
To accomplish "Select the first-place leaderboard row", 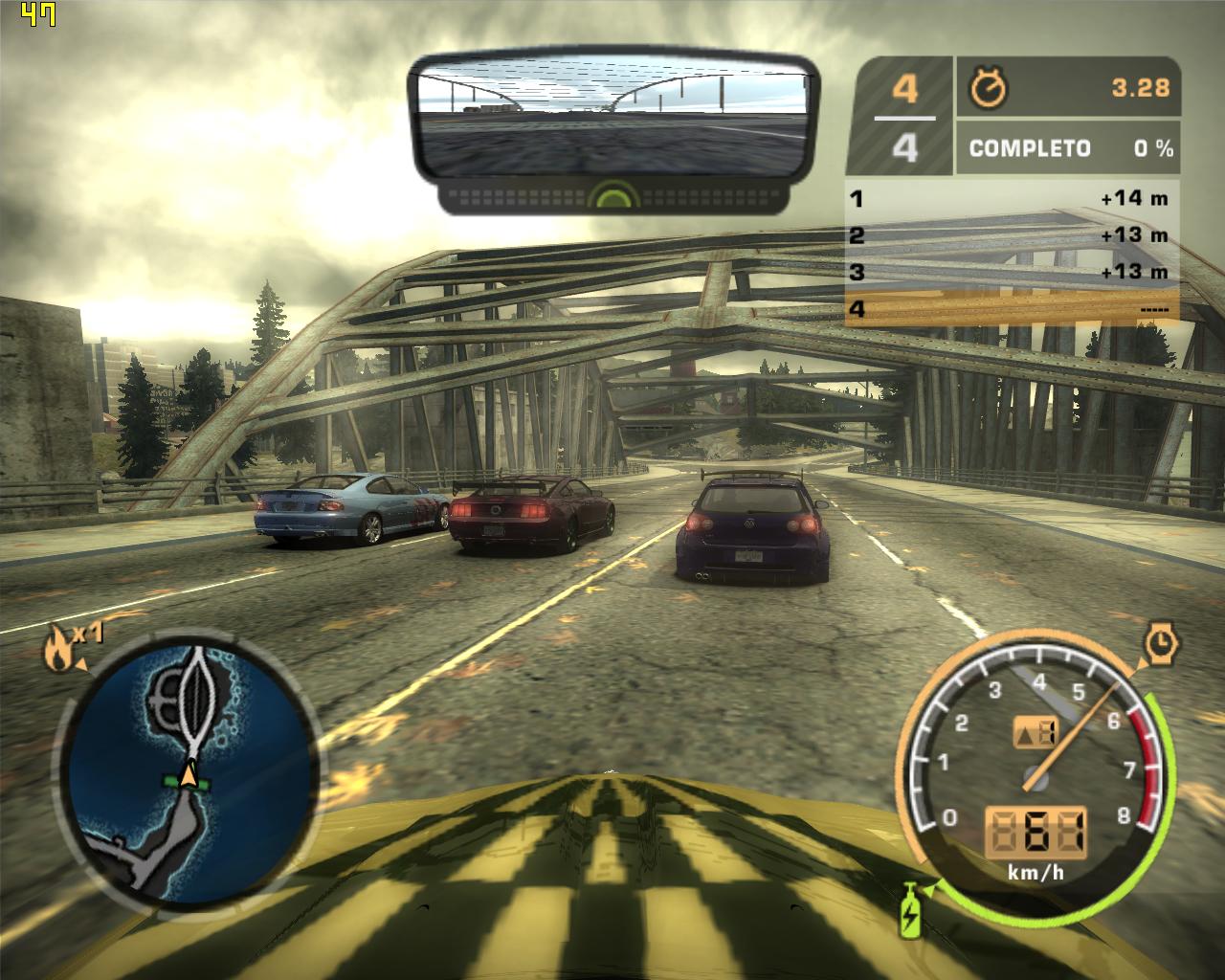I will point(1013,199).
